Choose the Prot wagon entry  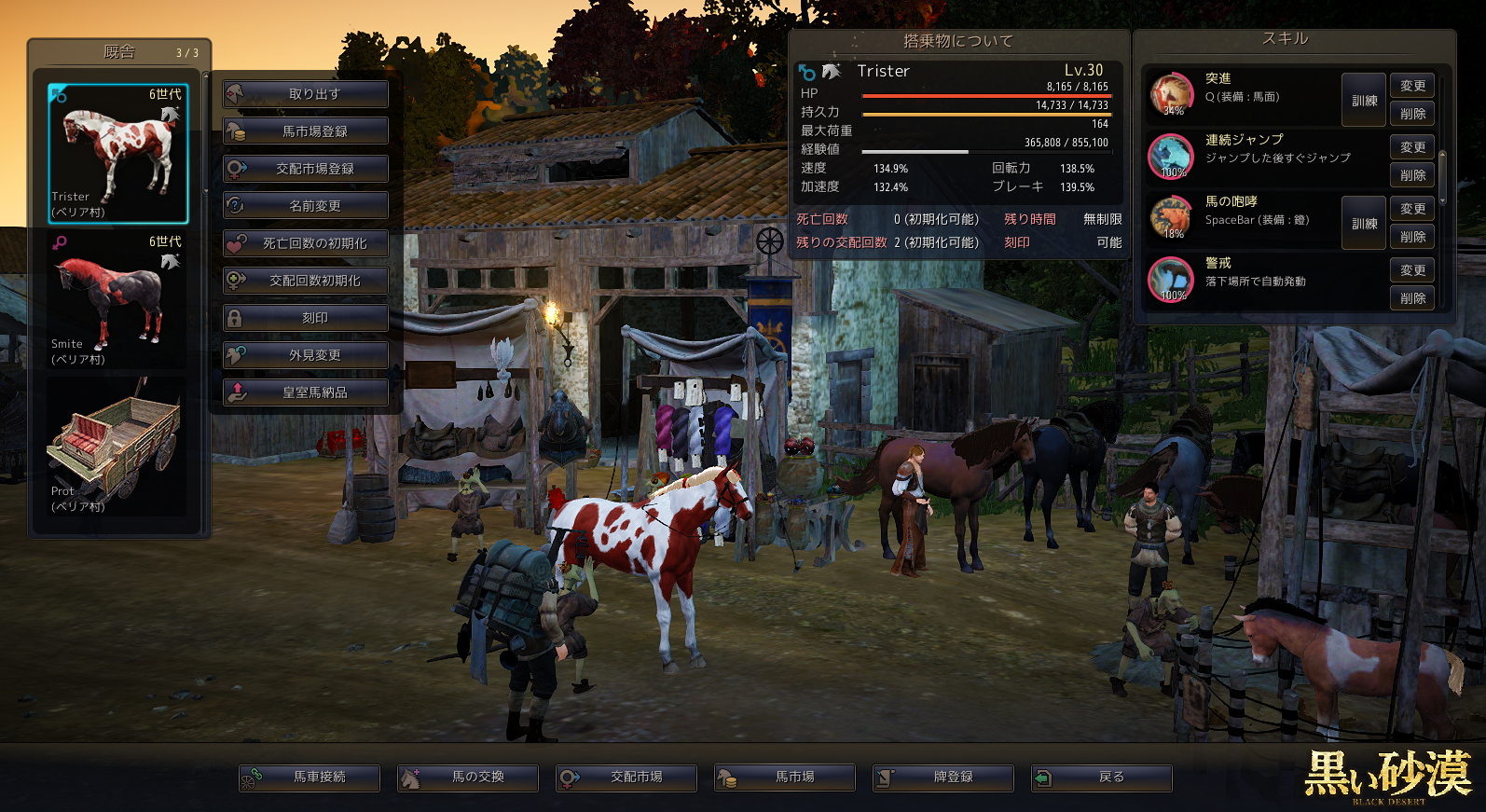[118, 447]
